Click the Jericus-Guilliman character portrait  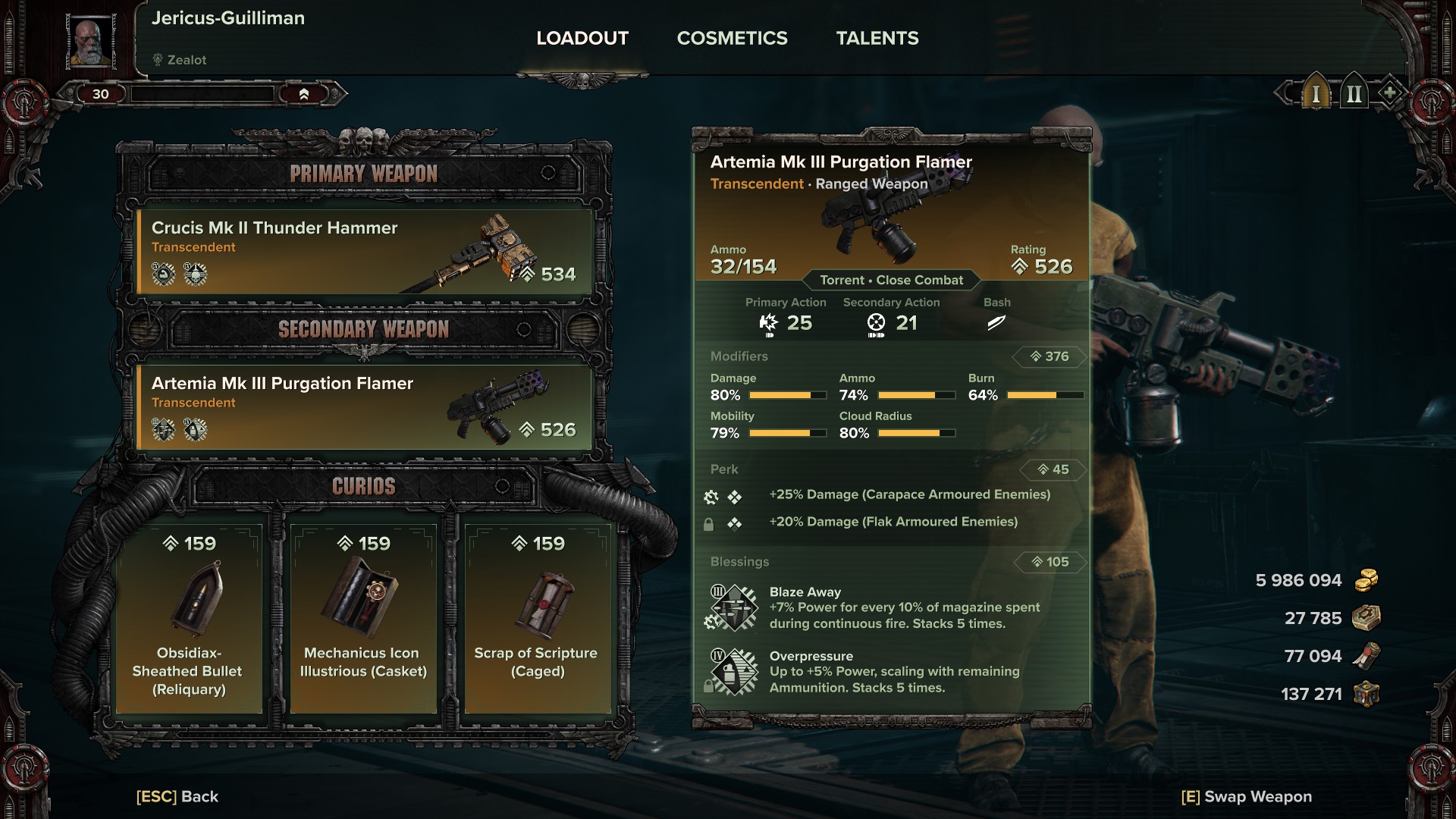click(x=92, y=42)
